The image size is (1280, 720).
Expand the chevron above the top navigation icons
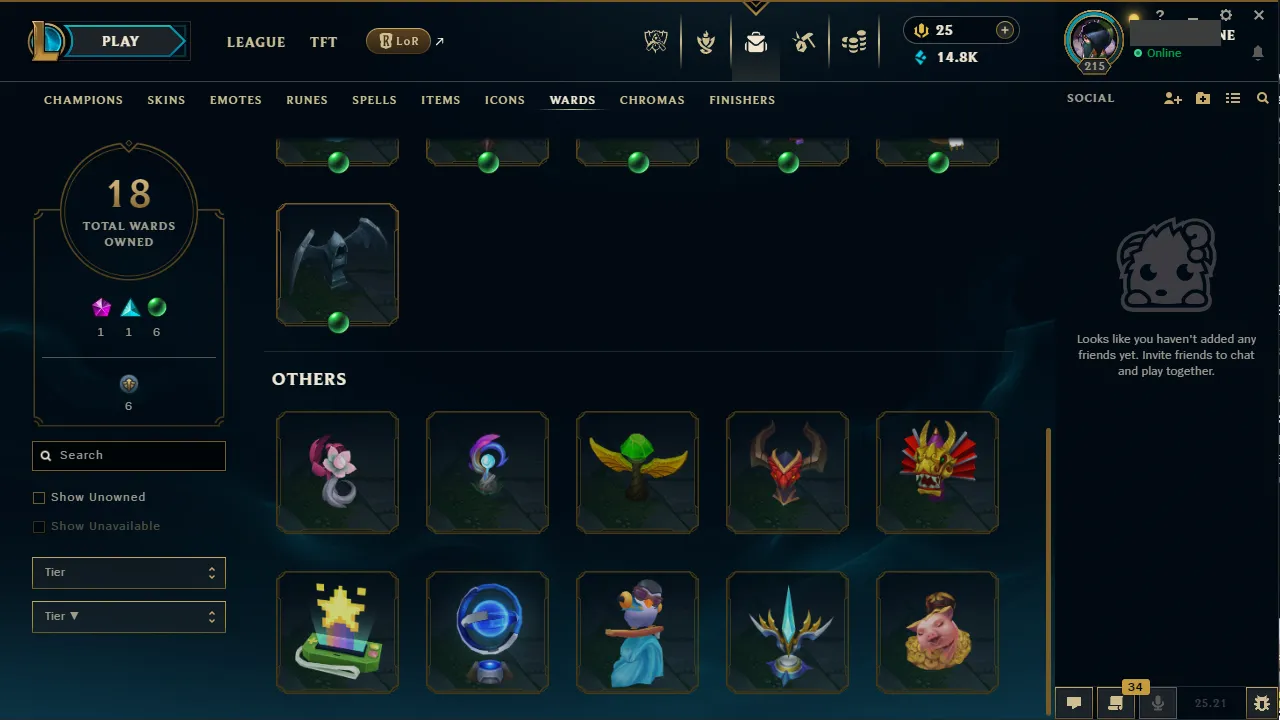[756, 6]
